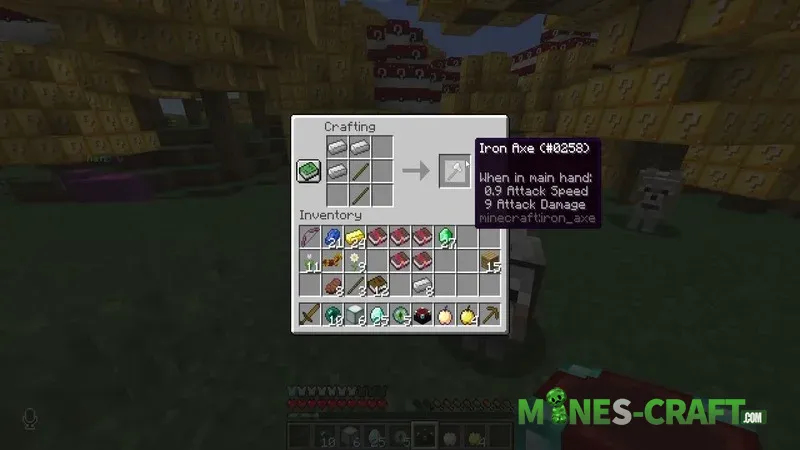800x450 pixels.
Task: Select the eye of ender stack
Action: coord(400,316)
